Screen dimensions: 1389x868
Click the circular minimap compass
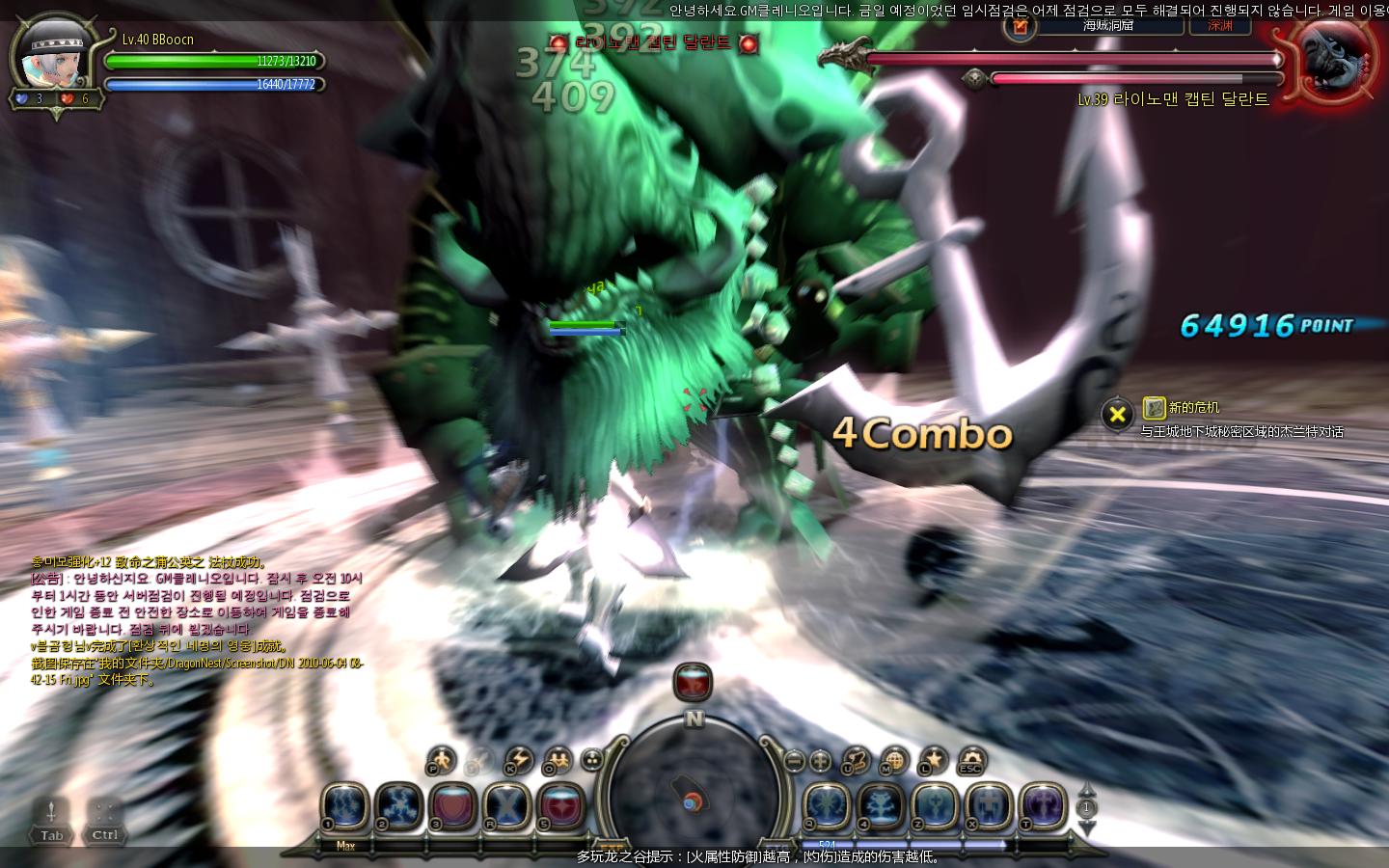(x=694, y=793)
